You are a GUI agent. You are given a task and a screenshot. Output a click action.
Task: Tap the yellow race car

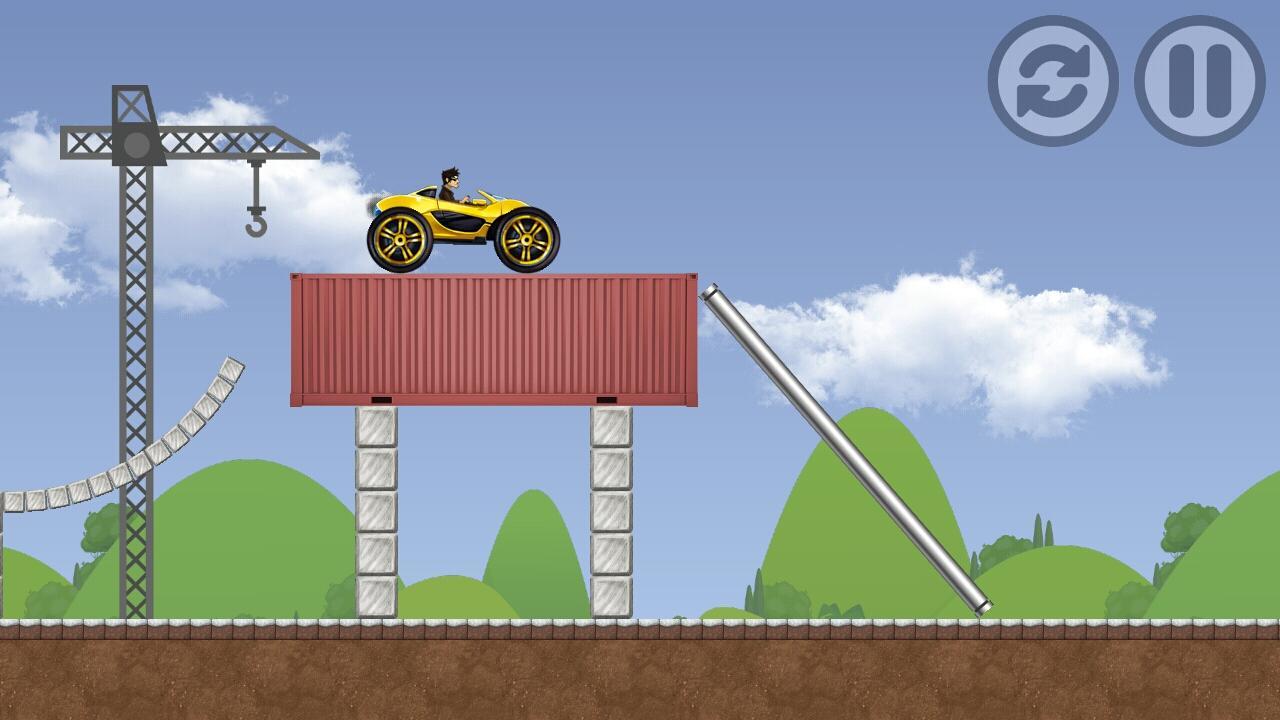click(x=460, y=215)
